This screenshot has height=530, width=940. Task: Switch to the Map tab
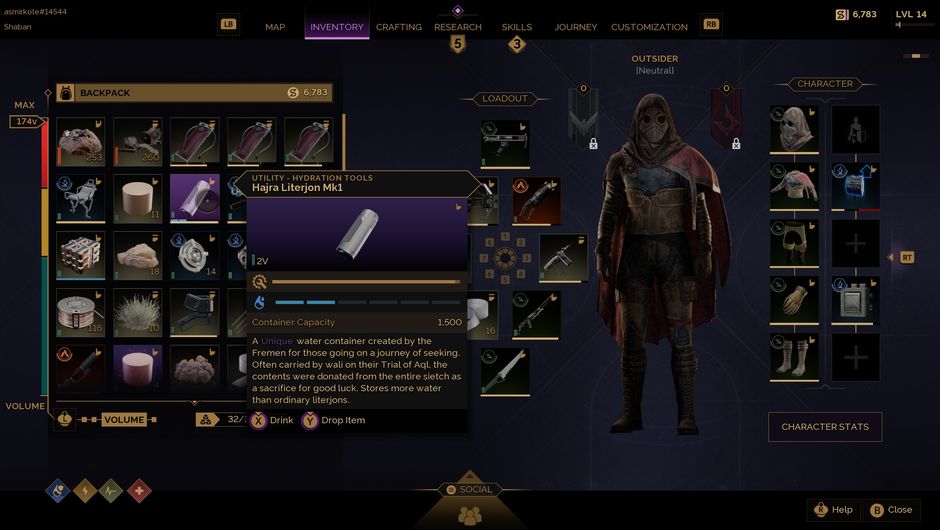[x=275, y=27]
